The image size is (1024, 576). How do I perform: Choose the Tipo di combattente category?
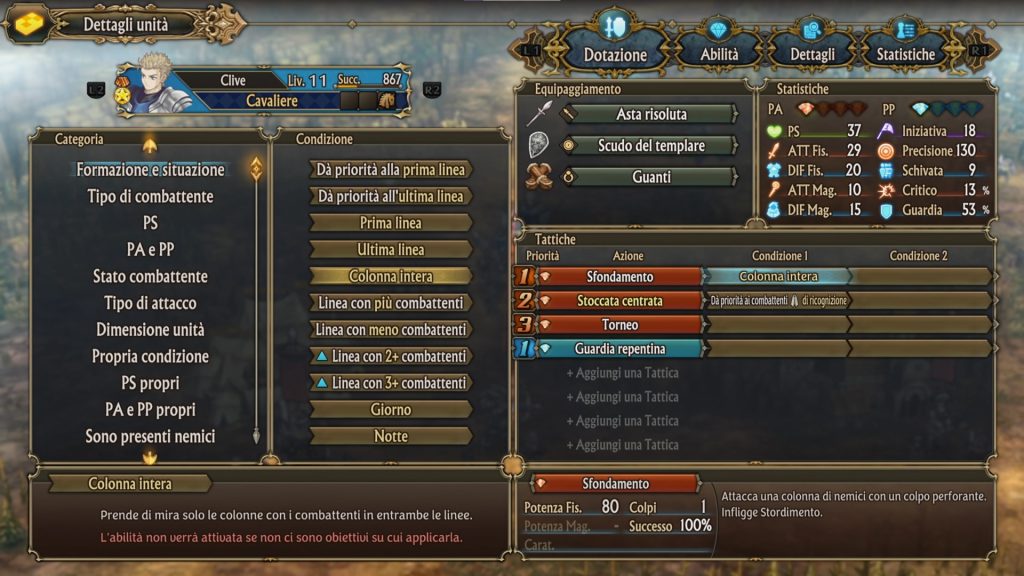coord(150,196)
